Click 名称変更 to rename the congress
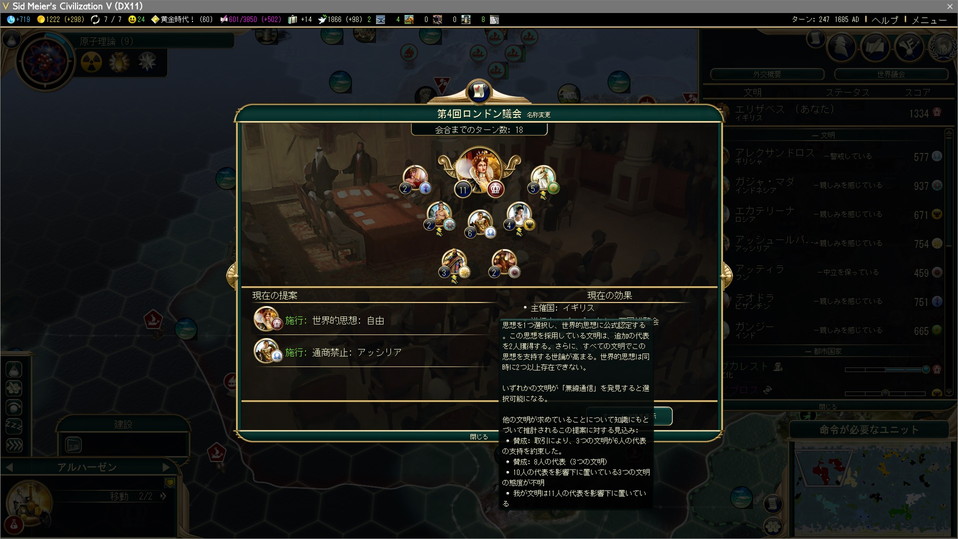Image resolution: width=958 pixels, height=539 pixels. [538, 115]
